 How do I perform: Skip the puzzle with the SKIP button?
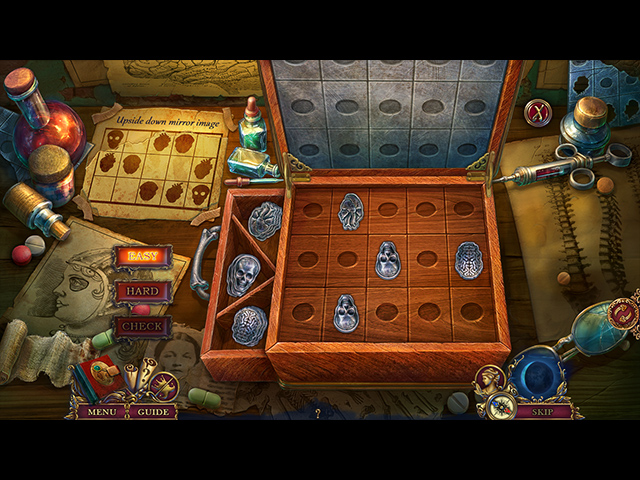[x=543, y=411]
